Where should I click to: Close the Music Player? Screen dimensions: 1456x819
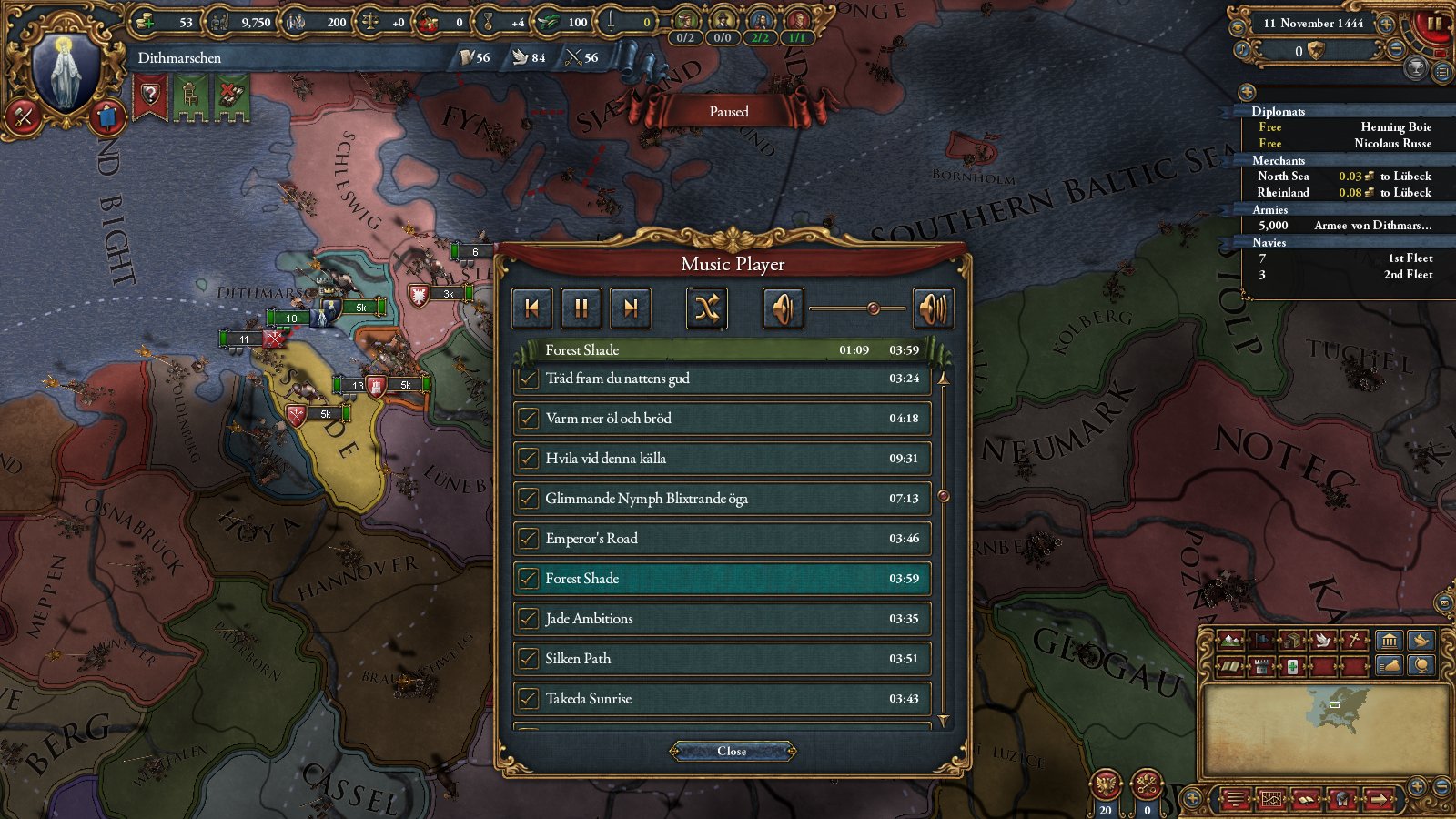[x=731, y=751]
